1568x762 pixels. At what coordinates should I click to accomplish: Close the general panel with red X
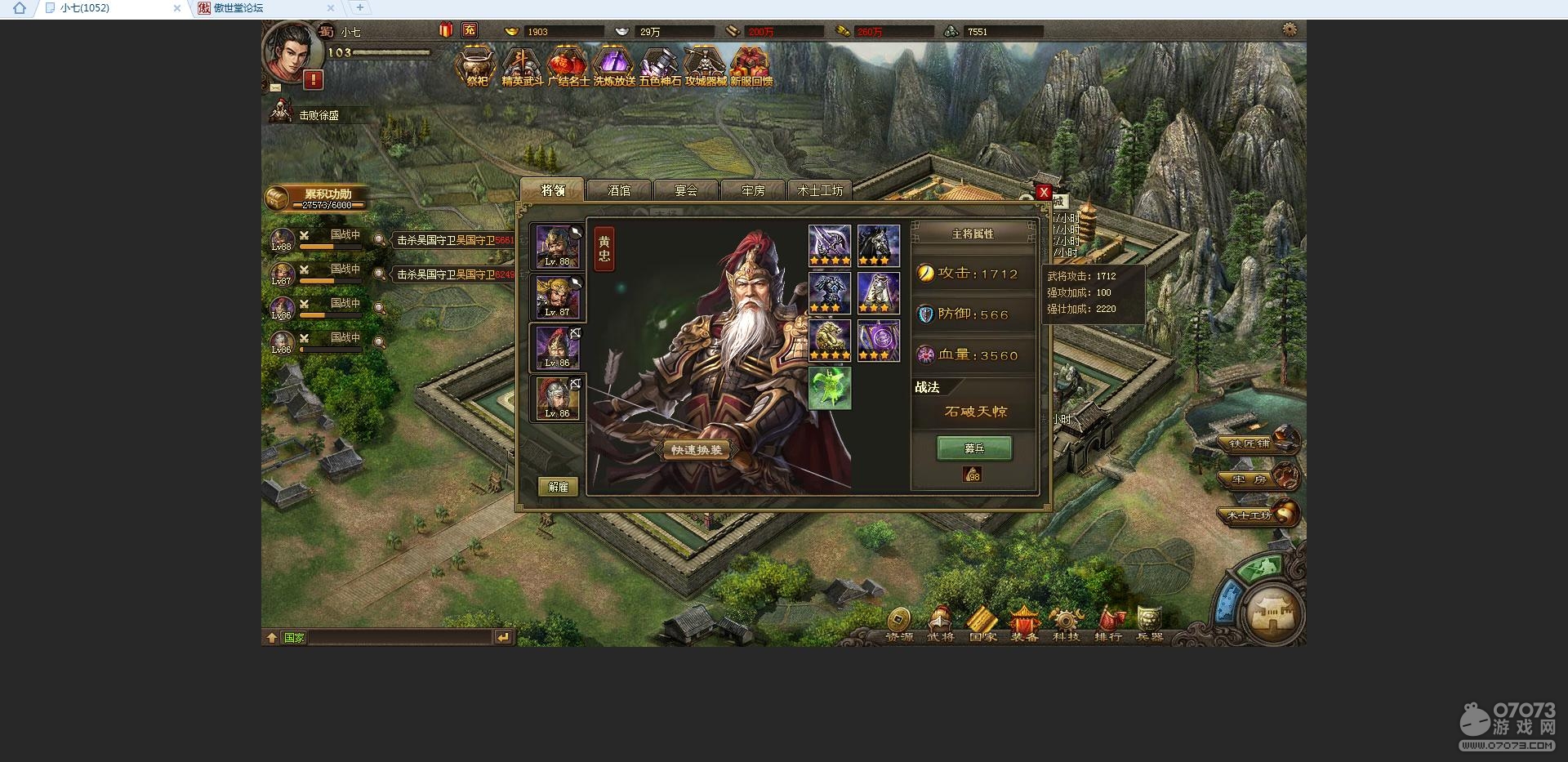click(1043, 192)
